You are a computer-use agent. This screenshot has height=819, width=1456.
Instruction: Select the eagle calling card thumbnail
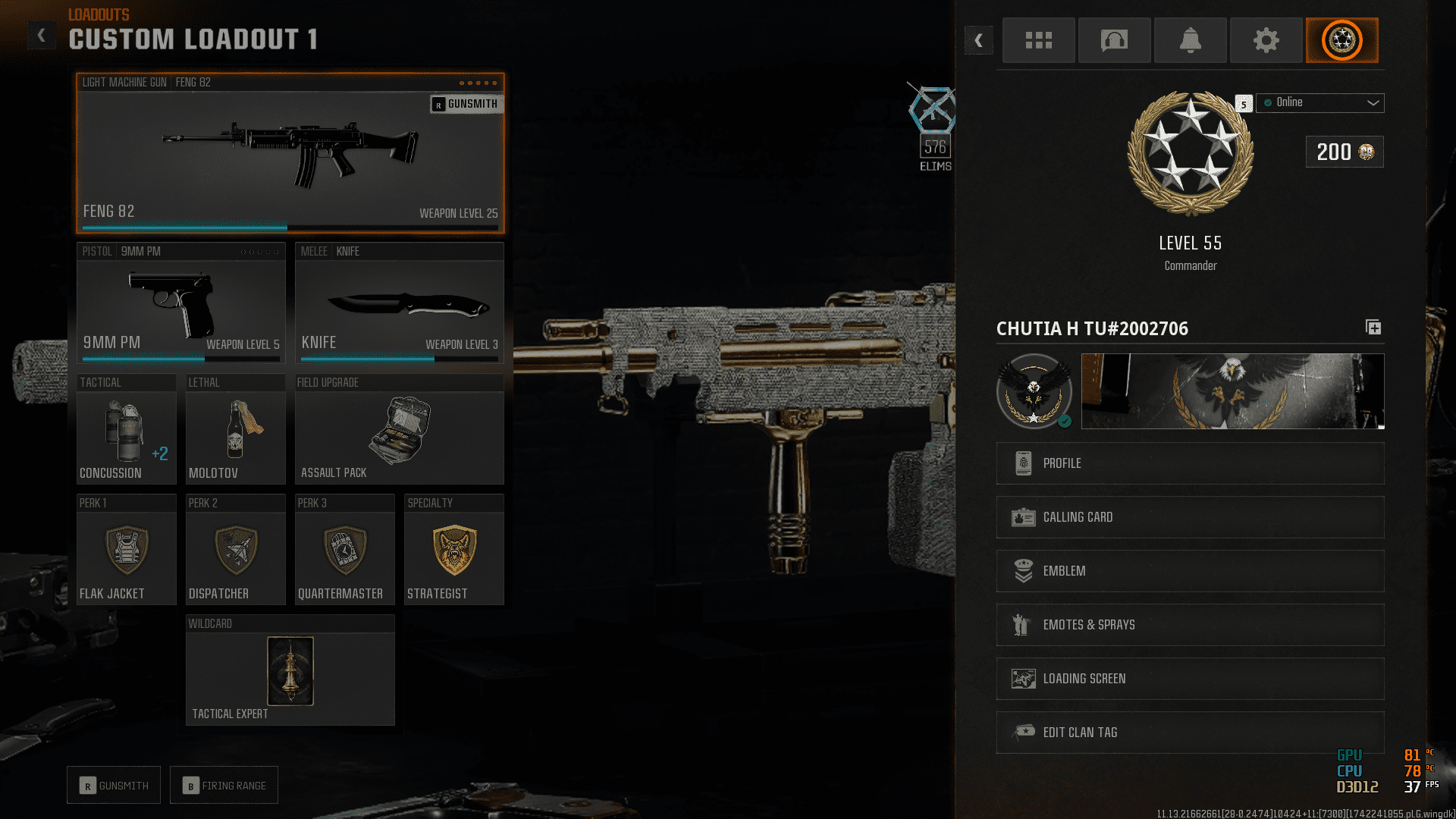[x=1232, y=391]
